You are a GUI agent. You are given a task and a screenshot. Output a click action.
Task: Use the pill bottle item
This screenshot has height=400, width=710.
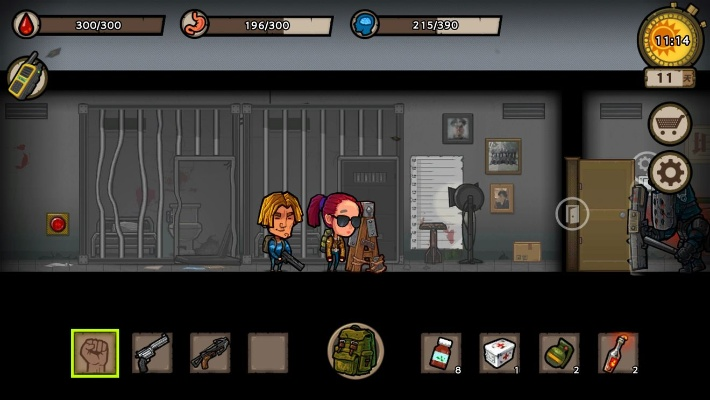[441, 353]
